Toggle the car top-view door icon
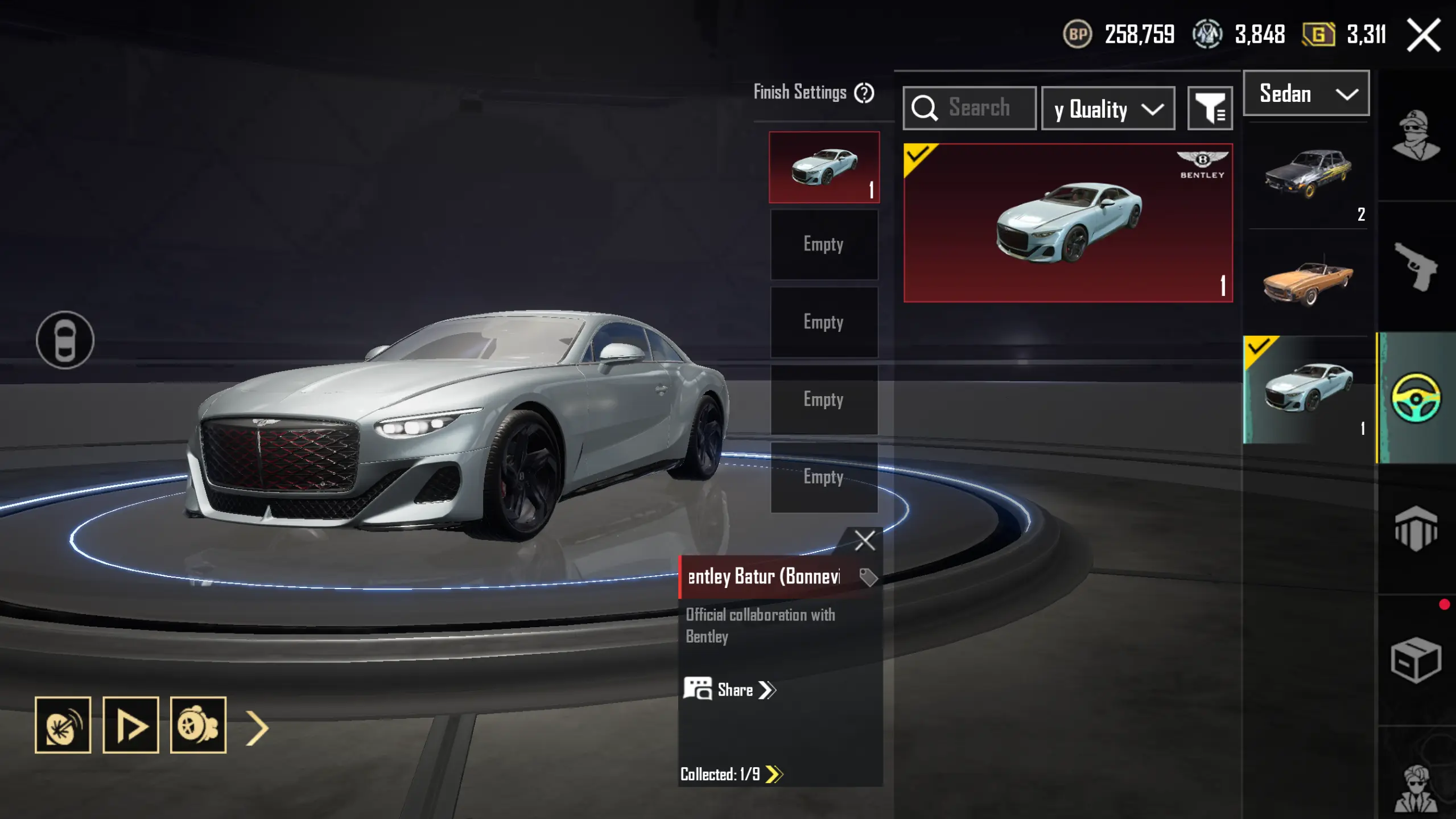1456x819 pixels. [x=65, y=340]
